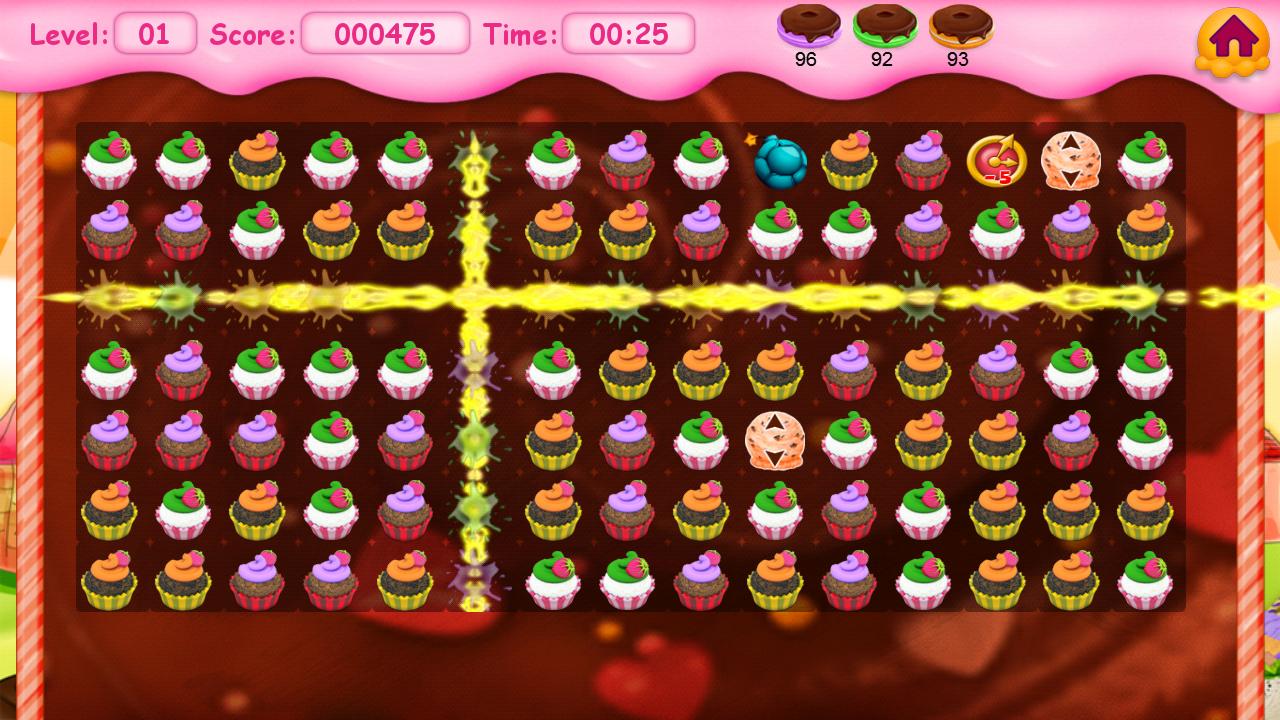Click the Time field showing 00:25

(x=630, y=35)
